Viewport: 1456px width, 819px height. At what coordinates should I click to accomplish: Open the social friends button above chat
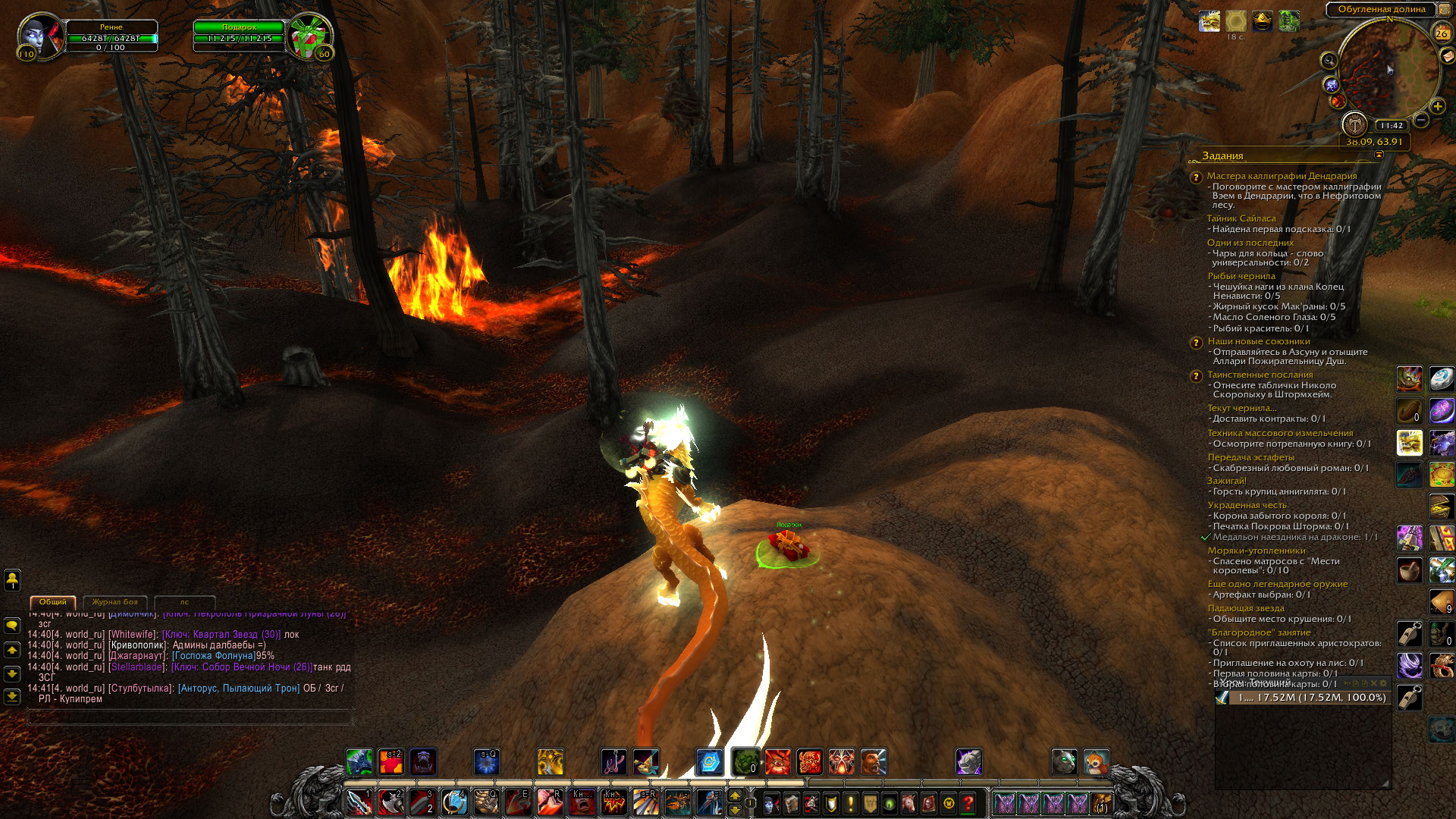12,580
